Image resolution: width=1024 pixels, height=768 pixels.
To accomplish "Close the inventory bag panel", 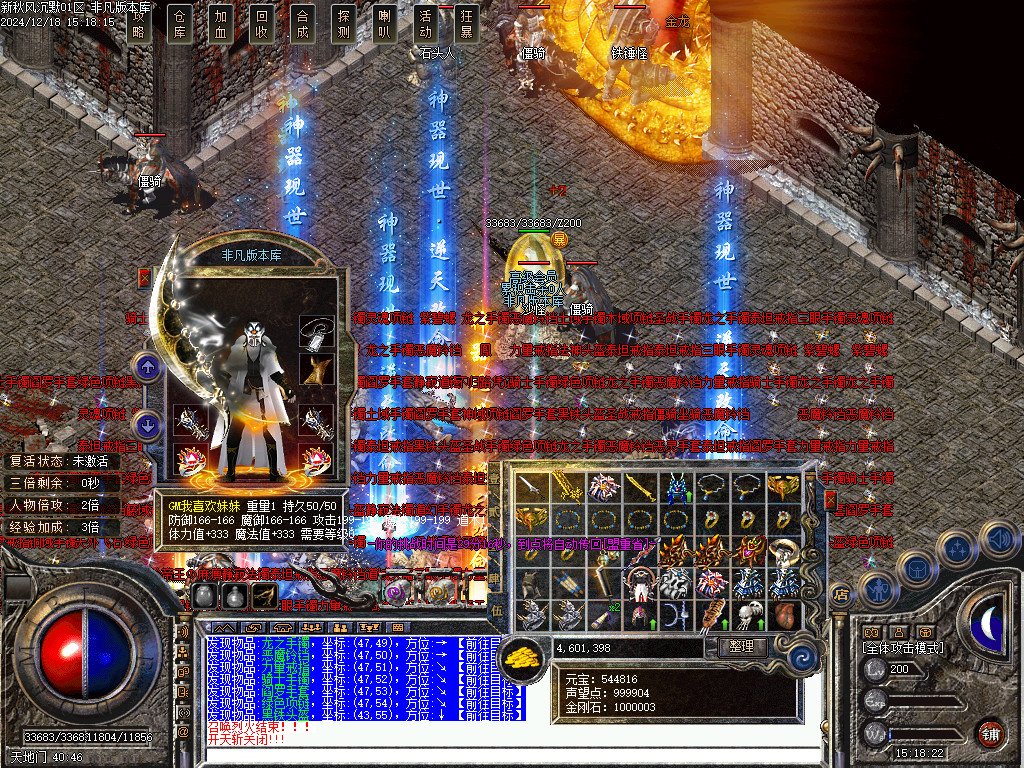I will point(830,499).
